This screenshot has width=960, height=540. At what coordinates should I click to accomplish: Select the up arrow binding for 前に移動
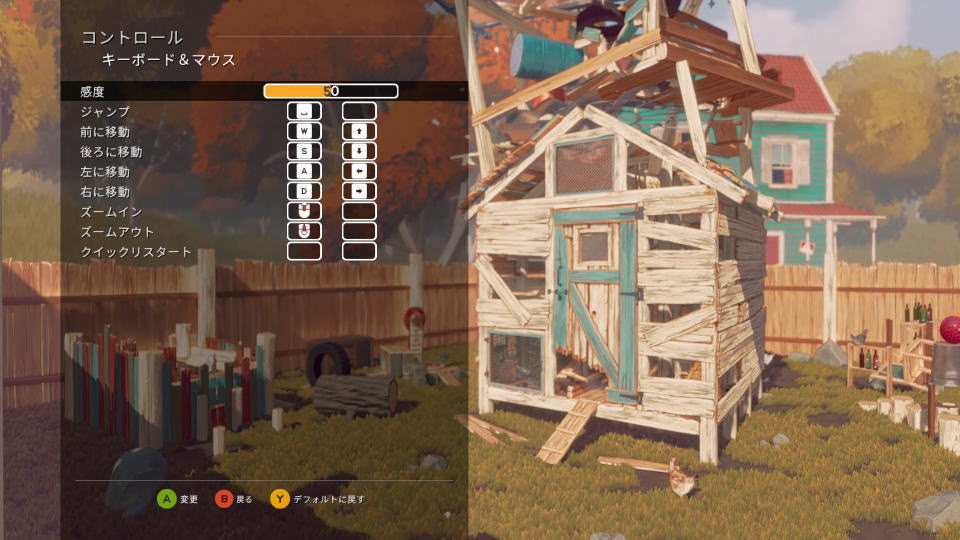pyautogui.click(x=359, y=131)
